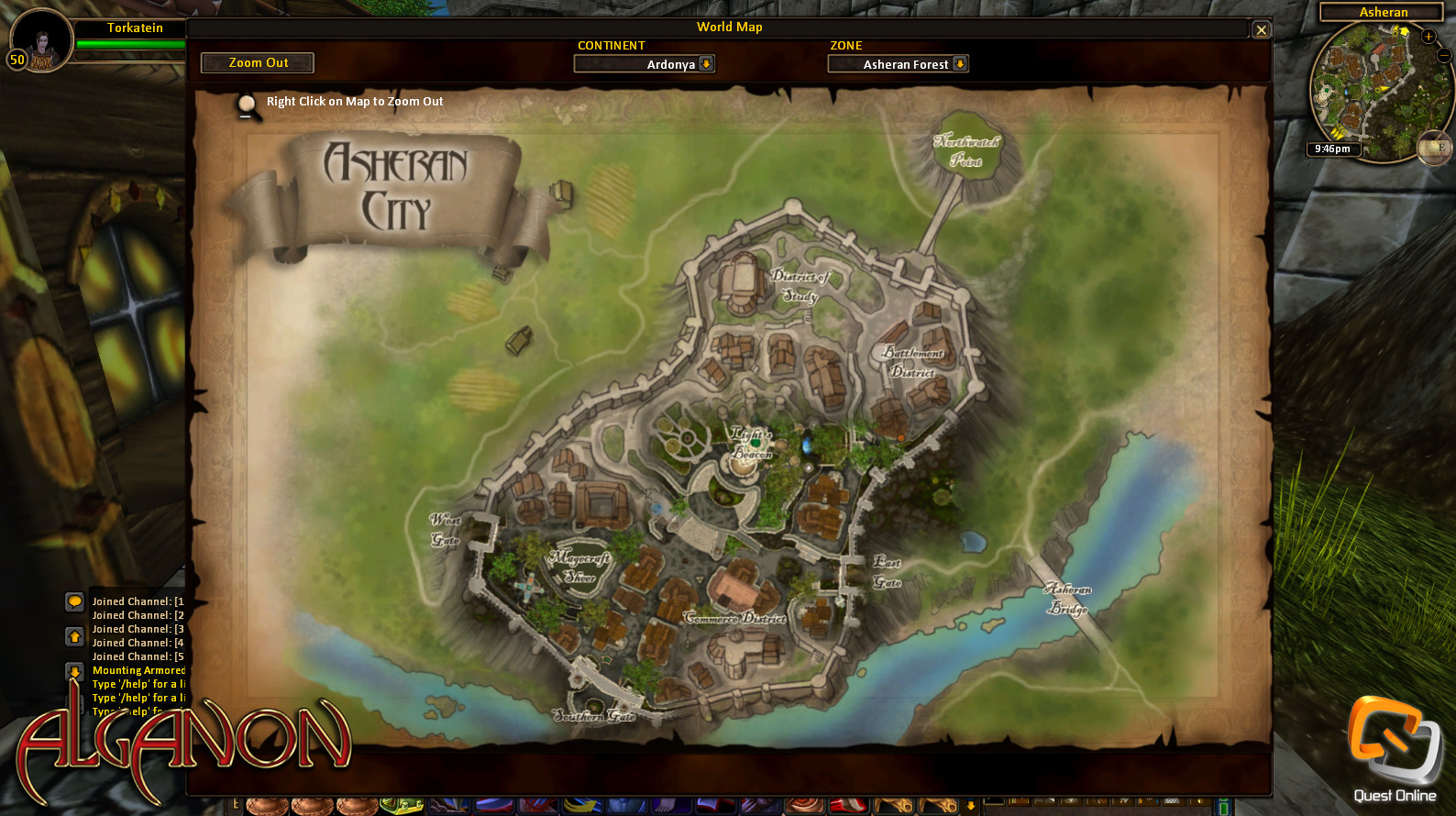The height and width of the screenshot is (816, 1456).
Task: Toggle the minimap zoom-out minus button
Action: coord(1443,55)
